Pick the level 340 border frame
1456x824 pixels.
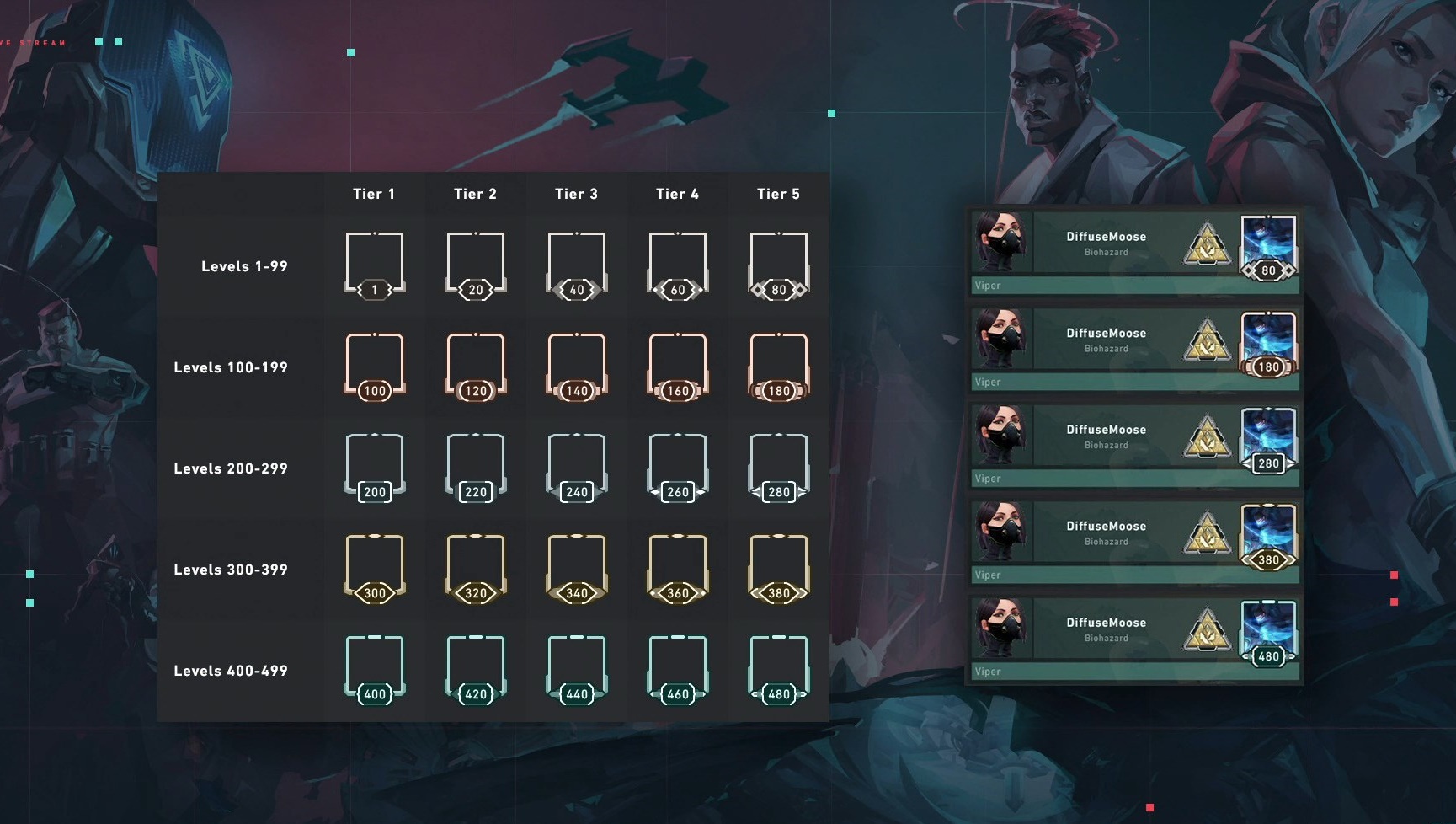tap(577, 568)
